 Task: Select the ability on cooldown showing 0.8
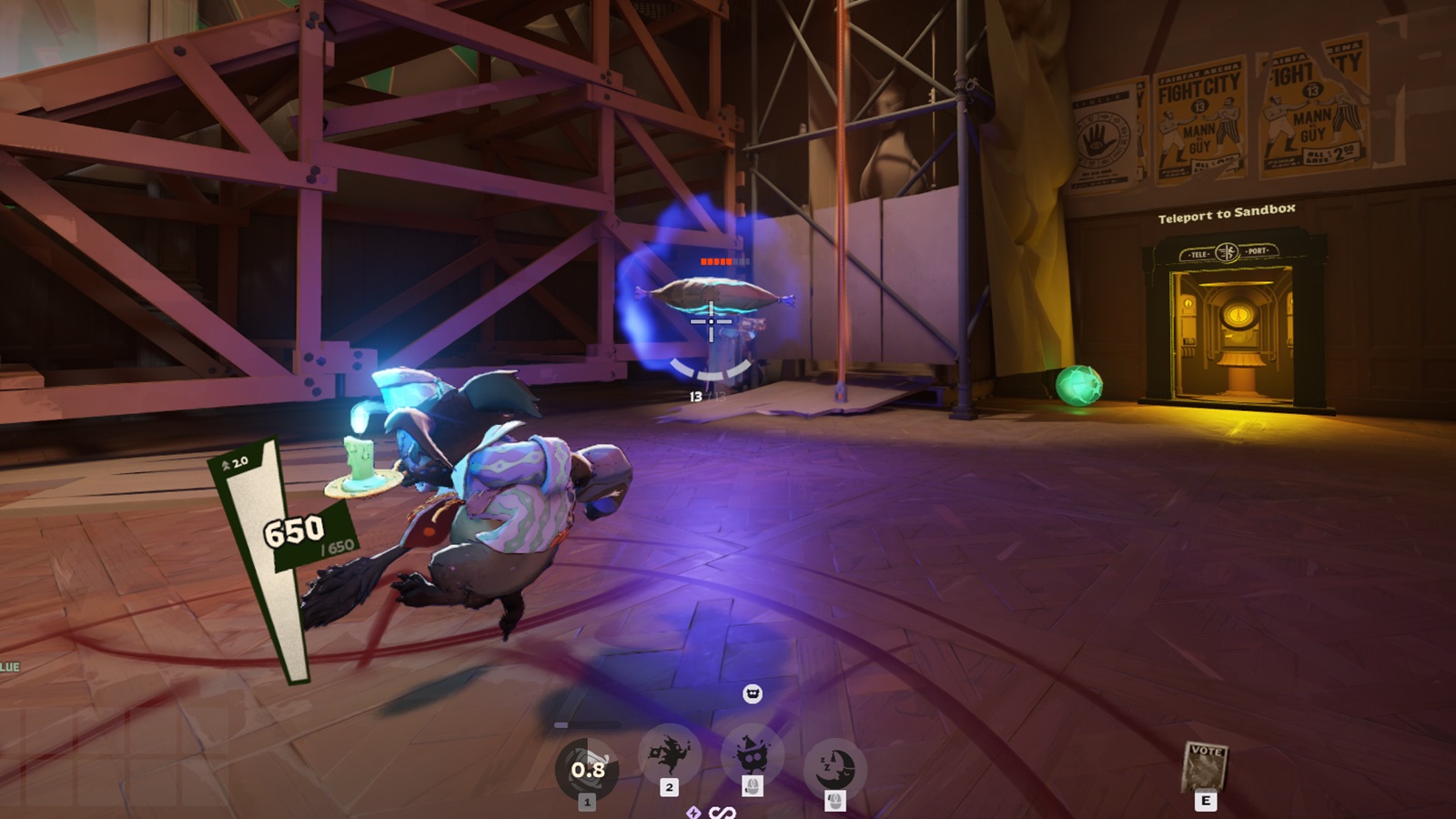(587, 770)
